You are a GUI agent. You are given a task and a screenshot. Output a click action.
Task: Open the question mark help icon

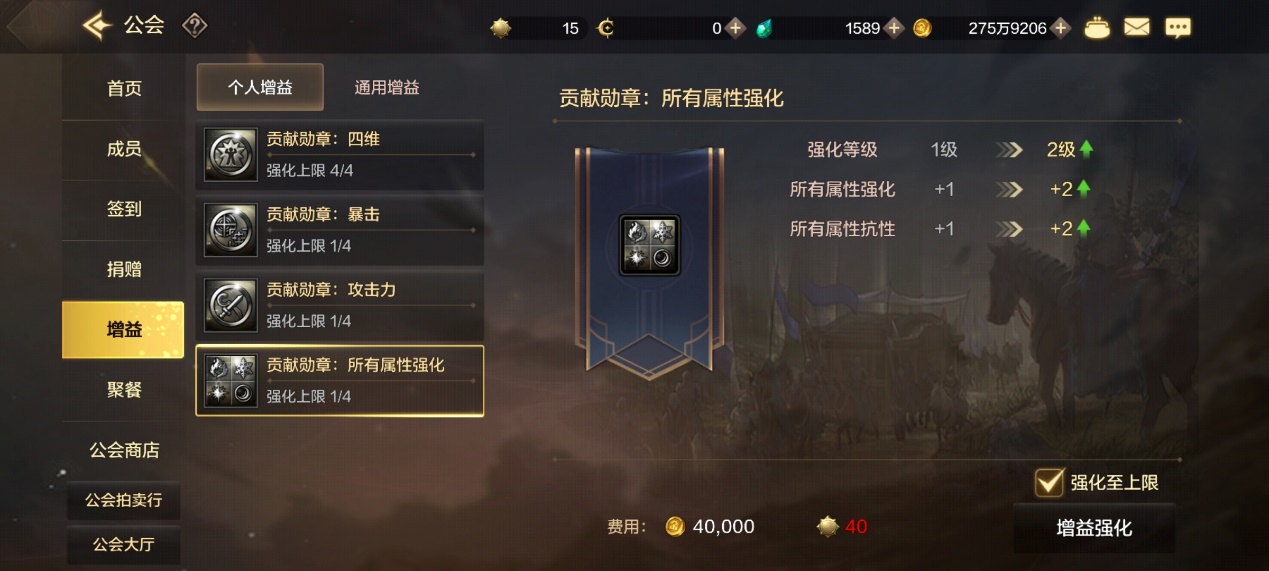pyautogui.click(x=194, y=26)
